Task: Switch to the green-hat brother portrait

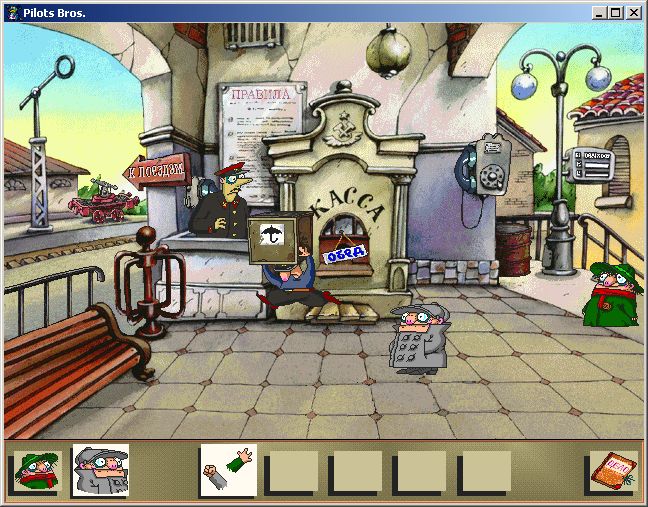Action: pos(37,471)
